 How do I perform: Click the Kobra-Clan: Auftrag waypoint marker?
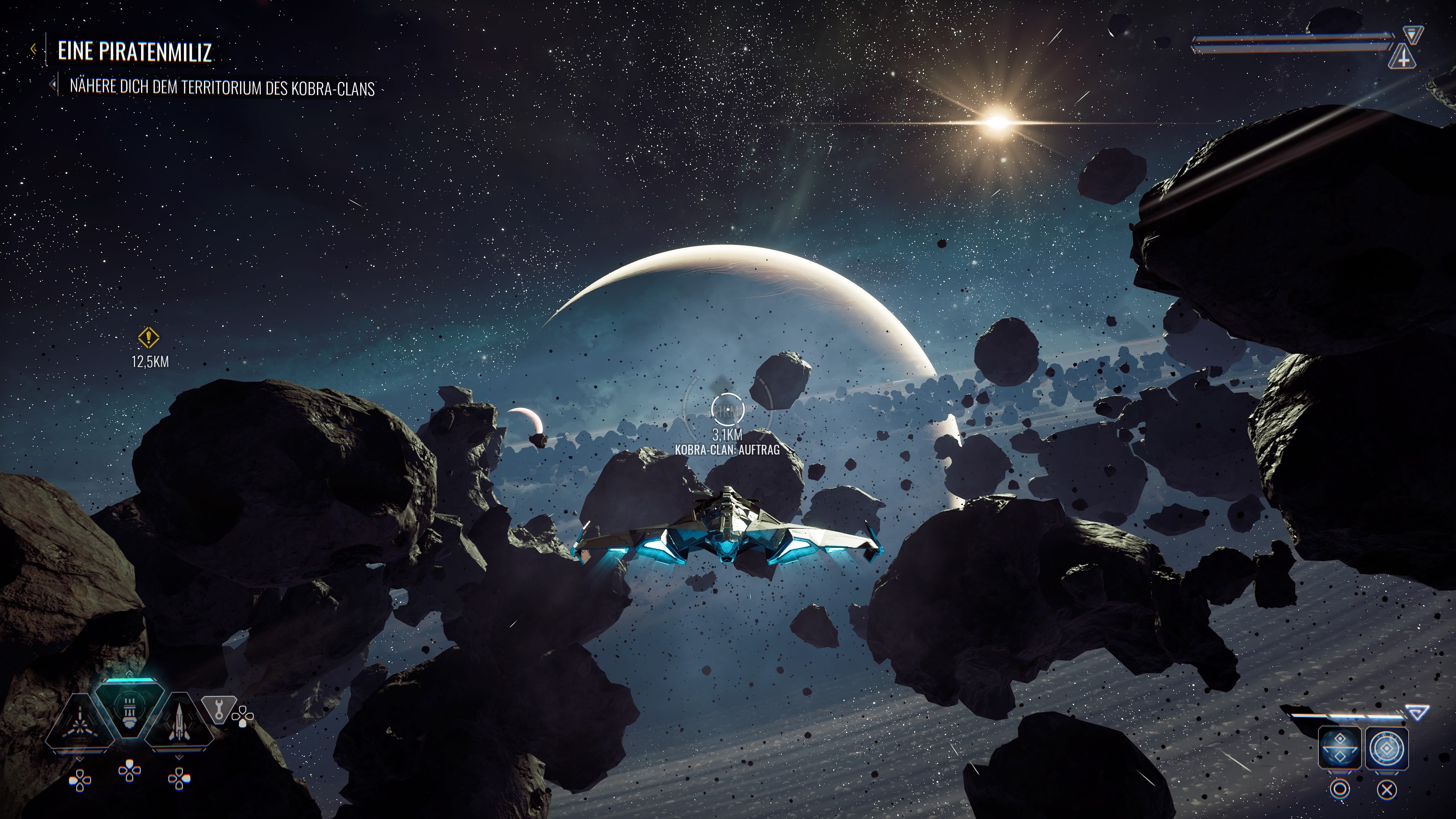pos(727,410)
